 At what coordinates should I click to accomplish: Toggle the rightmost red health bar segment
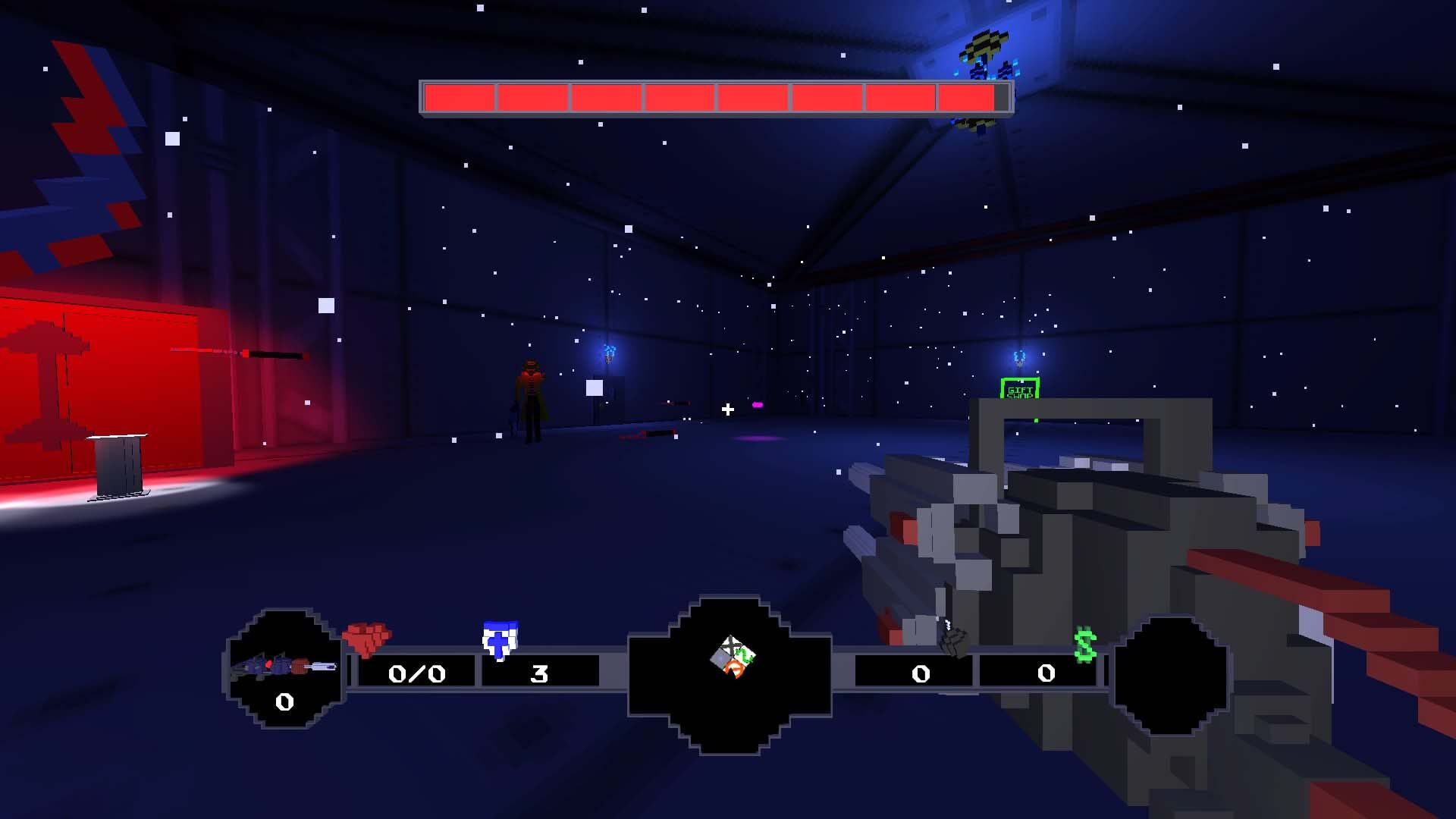(965, 98)
